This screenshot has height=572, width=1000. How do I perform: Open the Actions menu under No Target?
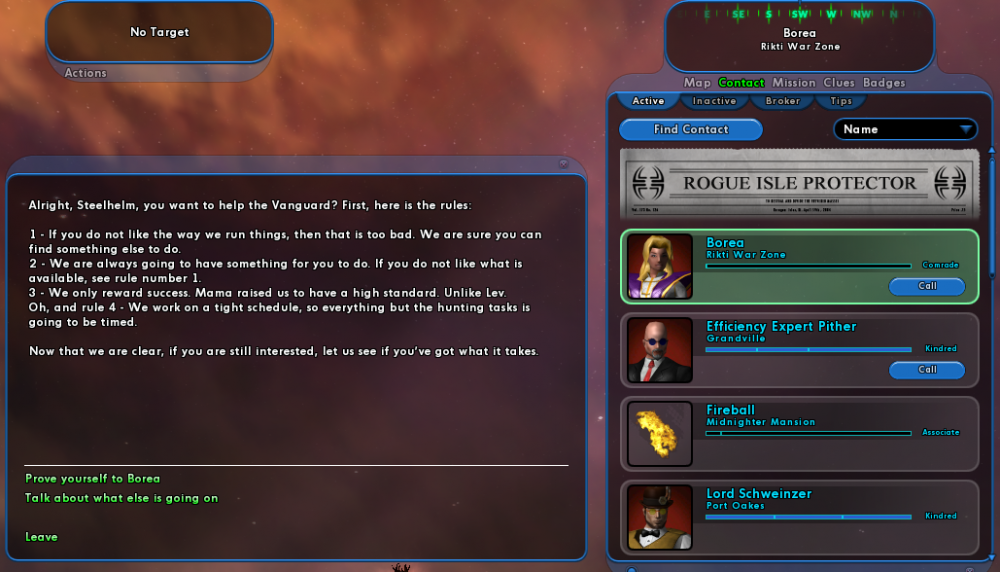[86, 73]
